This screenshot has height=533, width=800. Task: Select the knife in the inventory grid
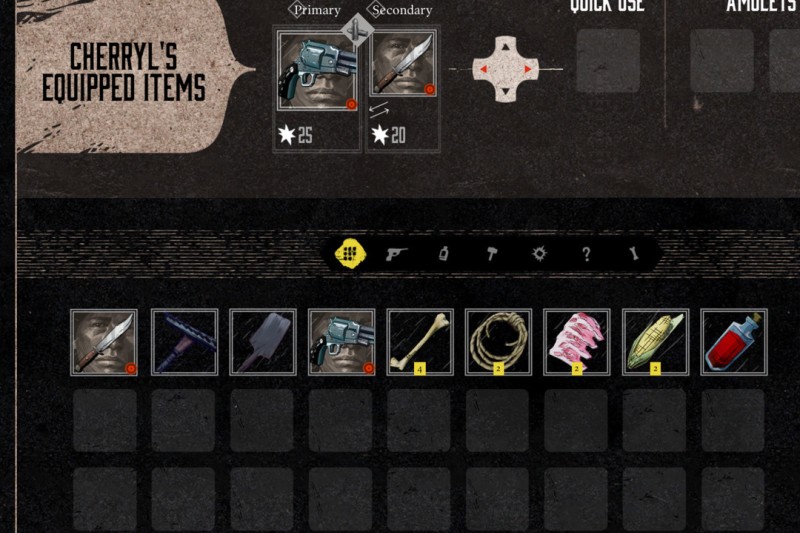click(104, 342)
